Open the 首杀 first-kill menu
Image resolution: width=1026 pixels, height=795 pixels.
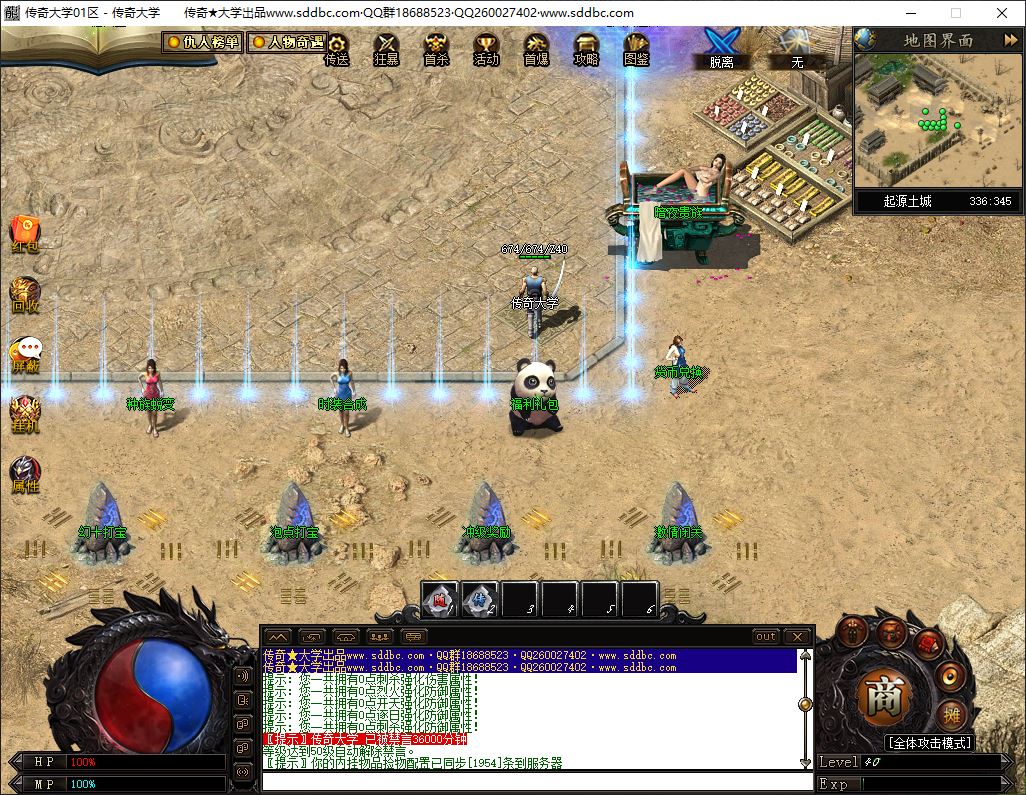[x=436, y=47]
